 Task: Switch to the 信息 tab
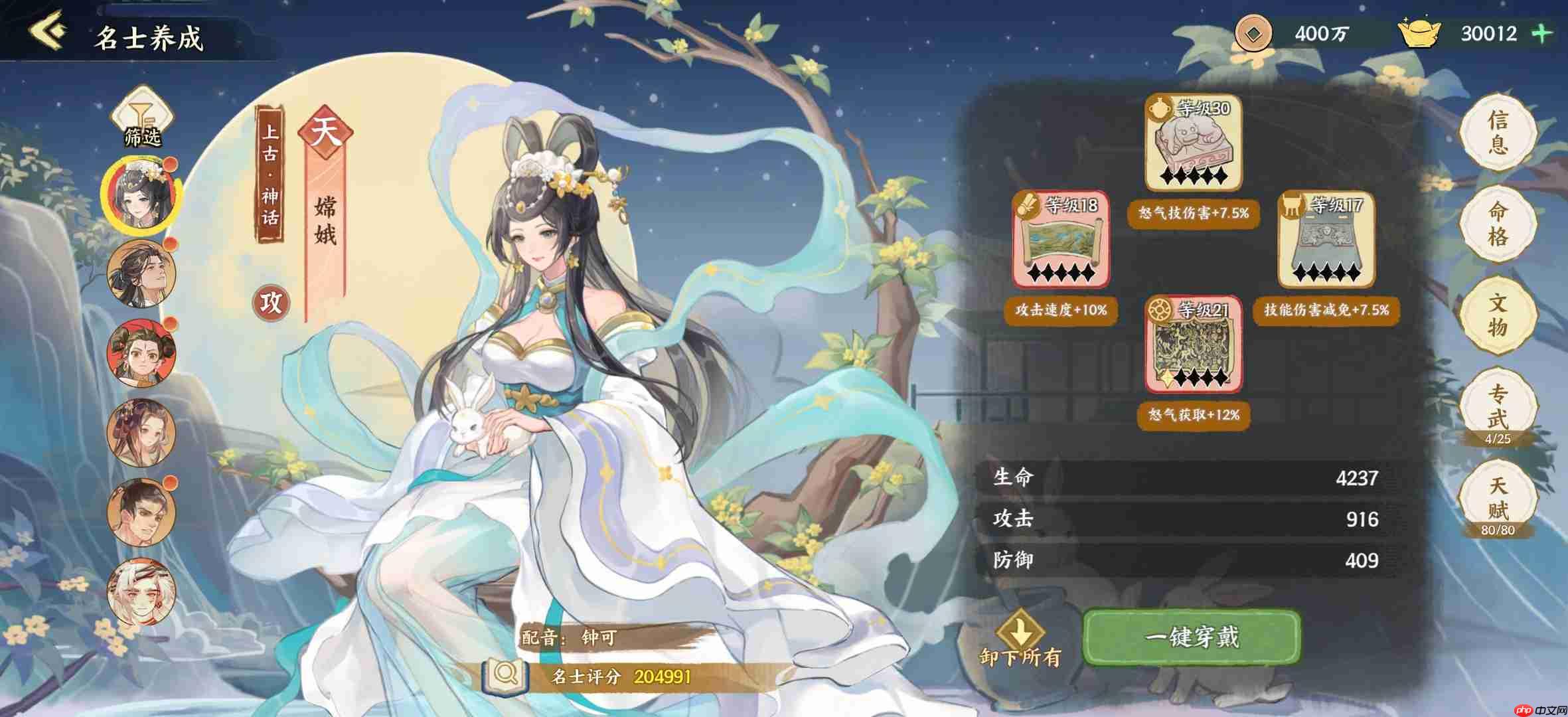click(x=1498, y=131)
